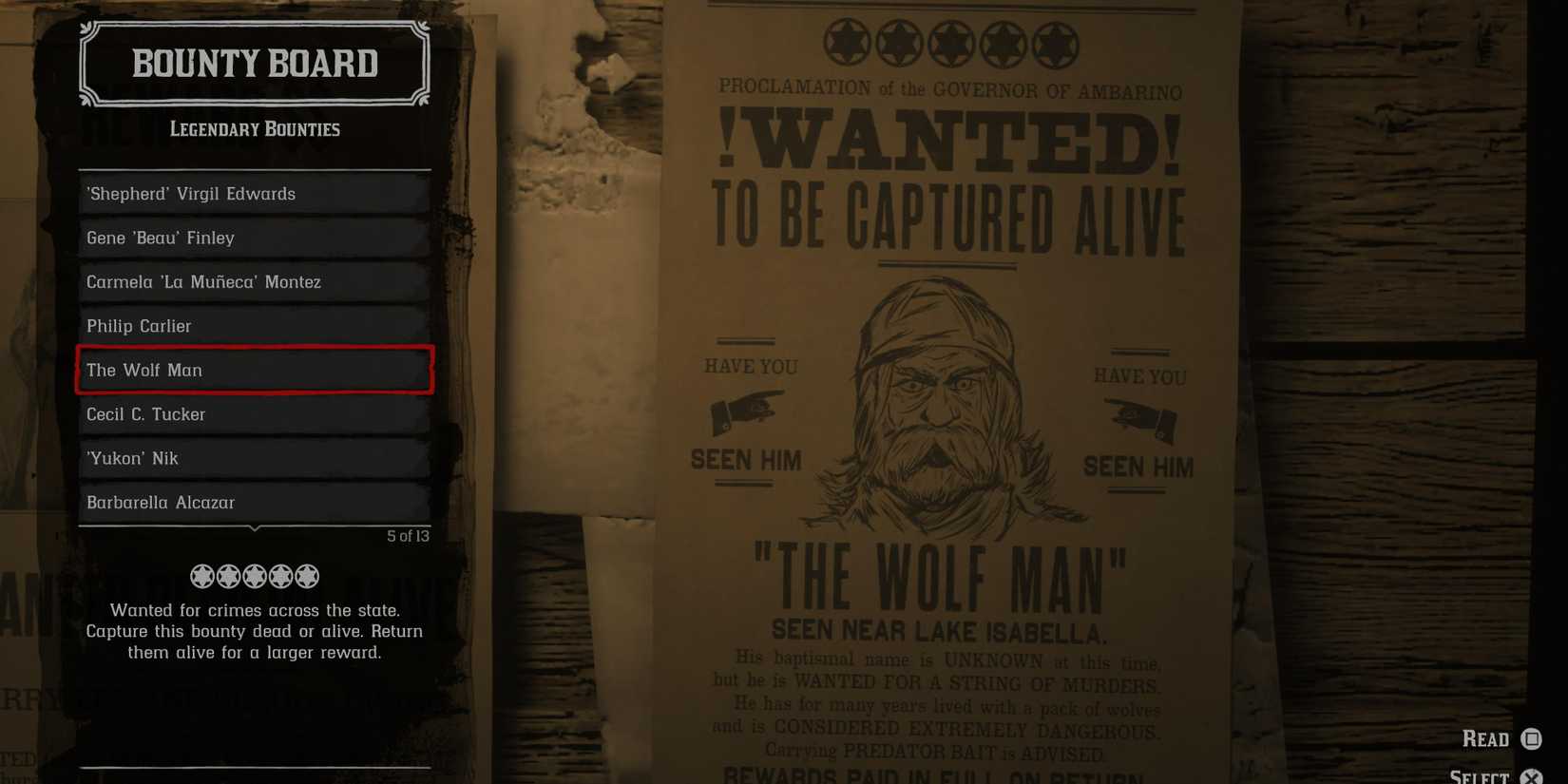
Task: Select 'The Wolf Man' from the bounty list
Action: pos(254,371)
